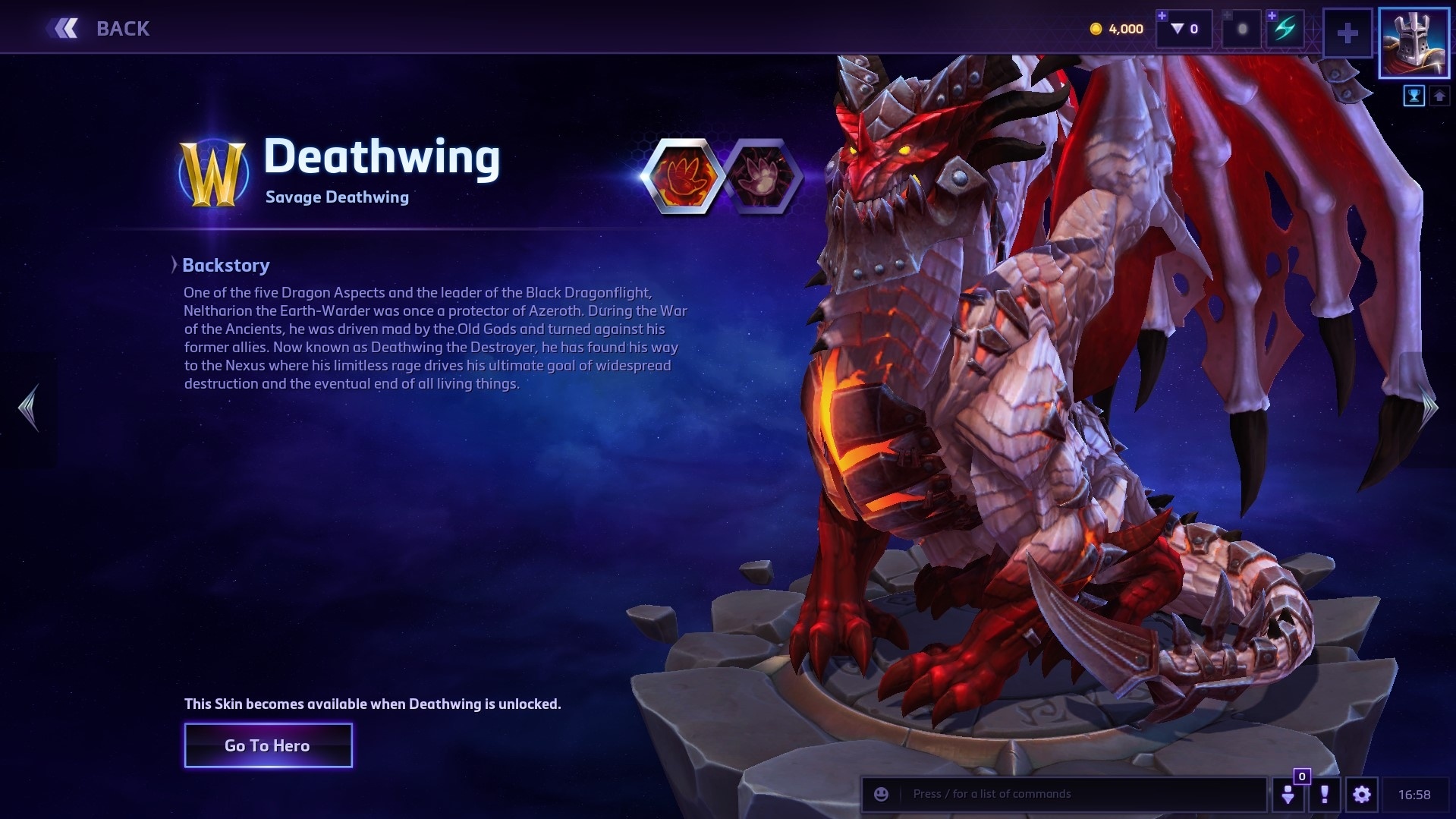Open the emoji picker in chat

pos(881,794)
